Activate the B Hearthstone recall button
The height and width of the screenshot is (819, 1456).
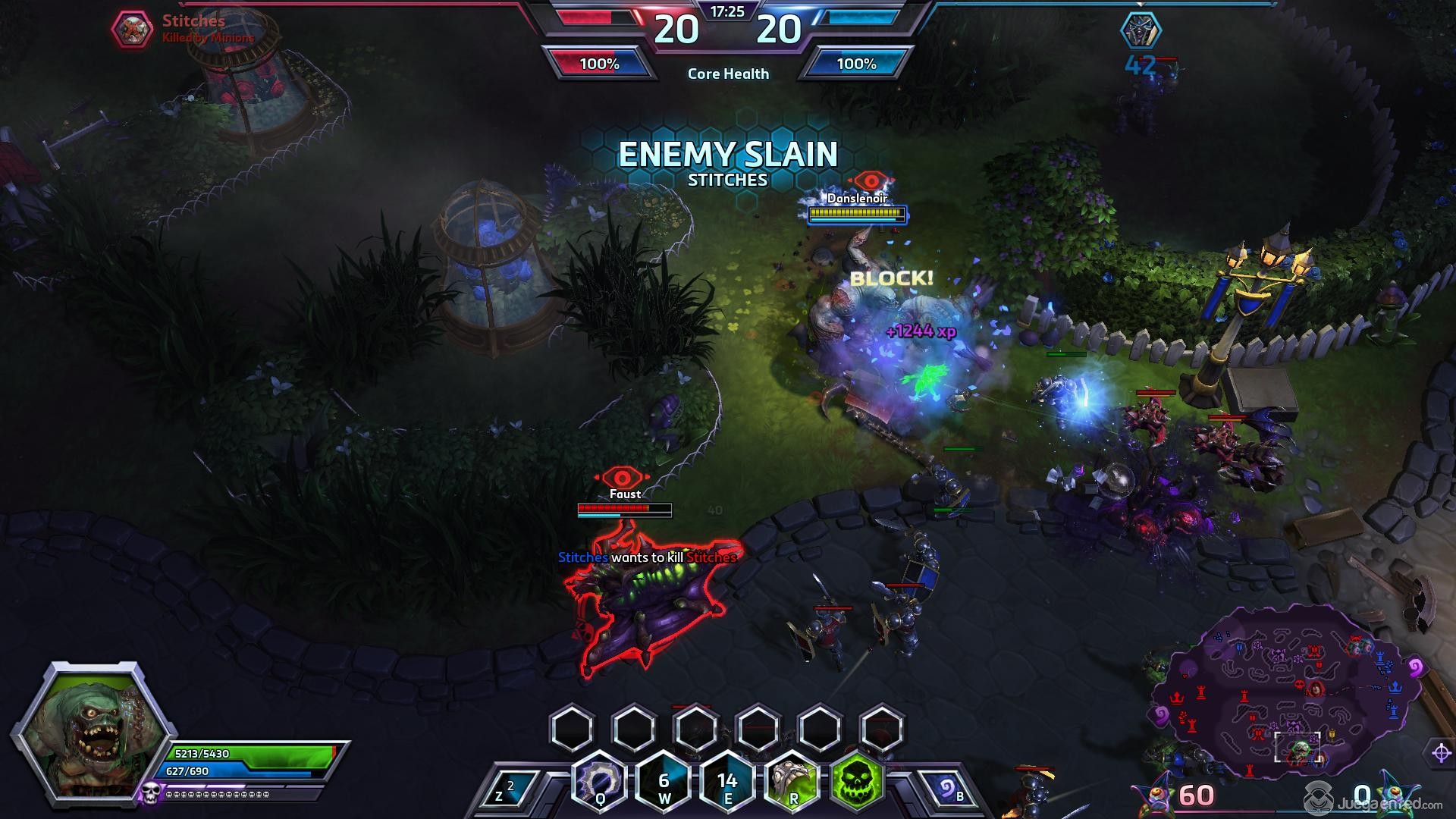tap(949, 790)
